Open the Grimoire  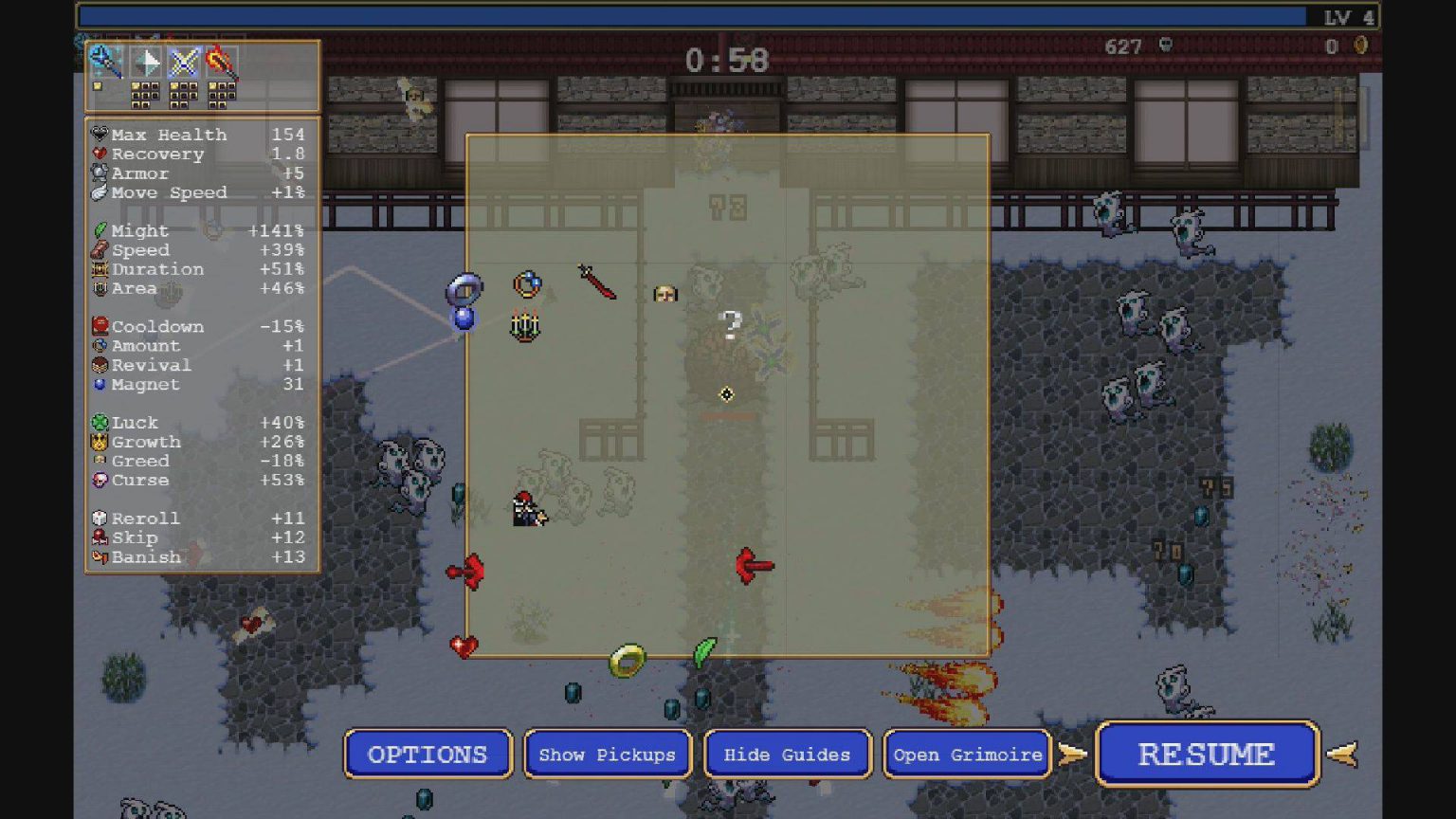[966, 755]
